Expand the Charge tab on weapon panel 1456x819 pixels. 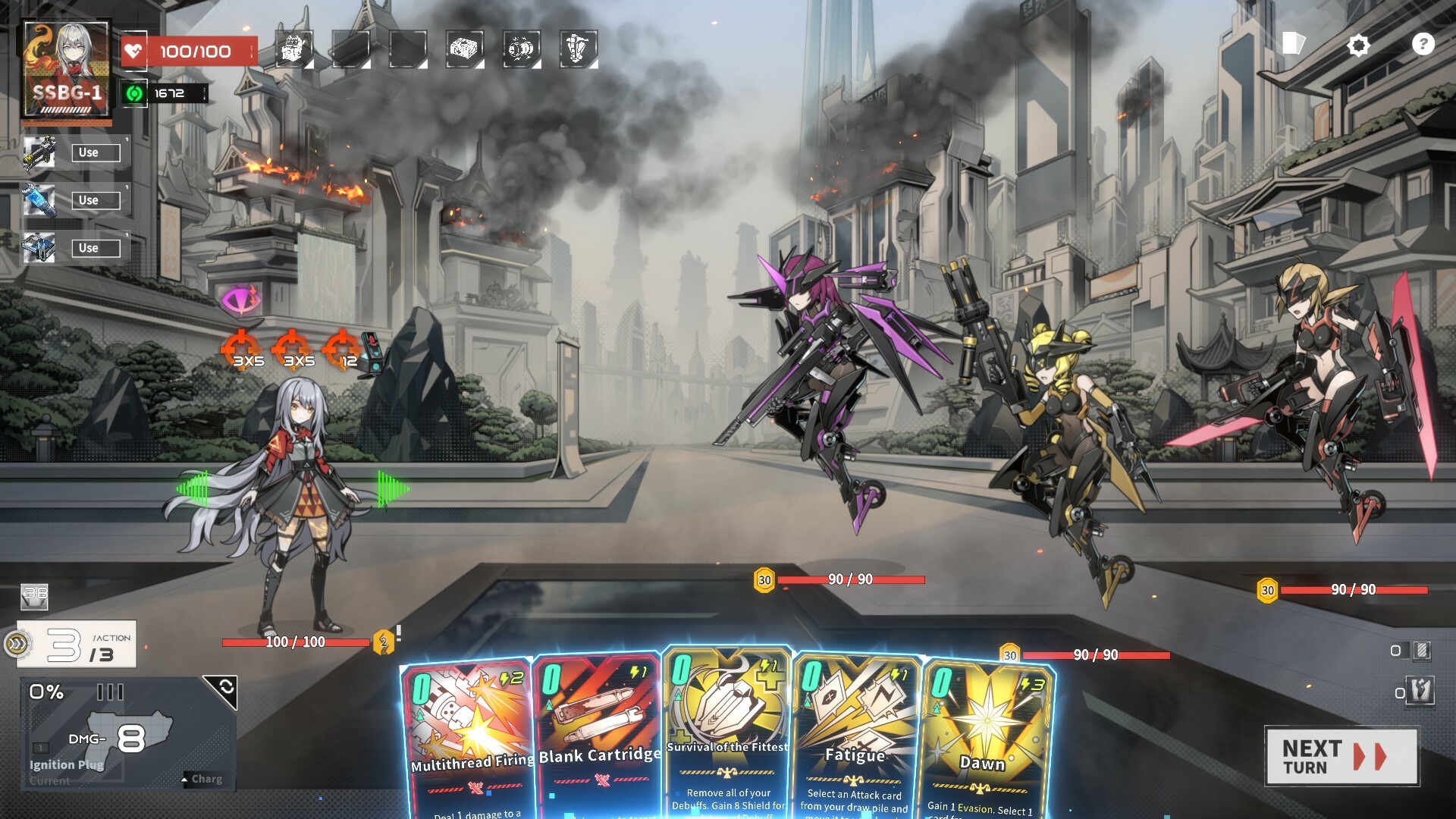(203, 779)
